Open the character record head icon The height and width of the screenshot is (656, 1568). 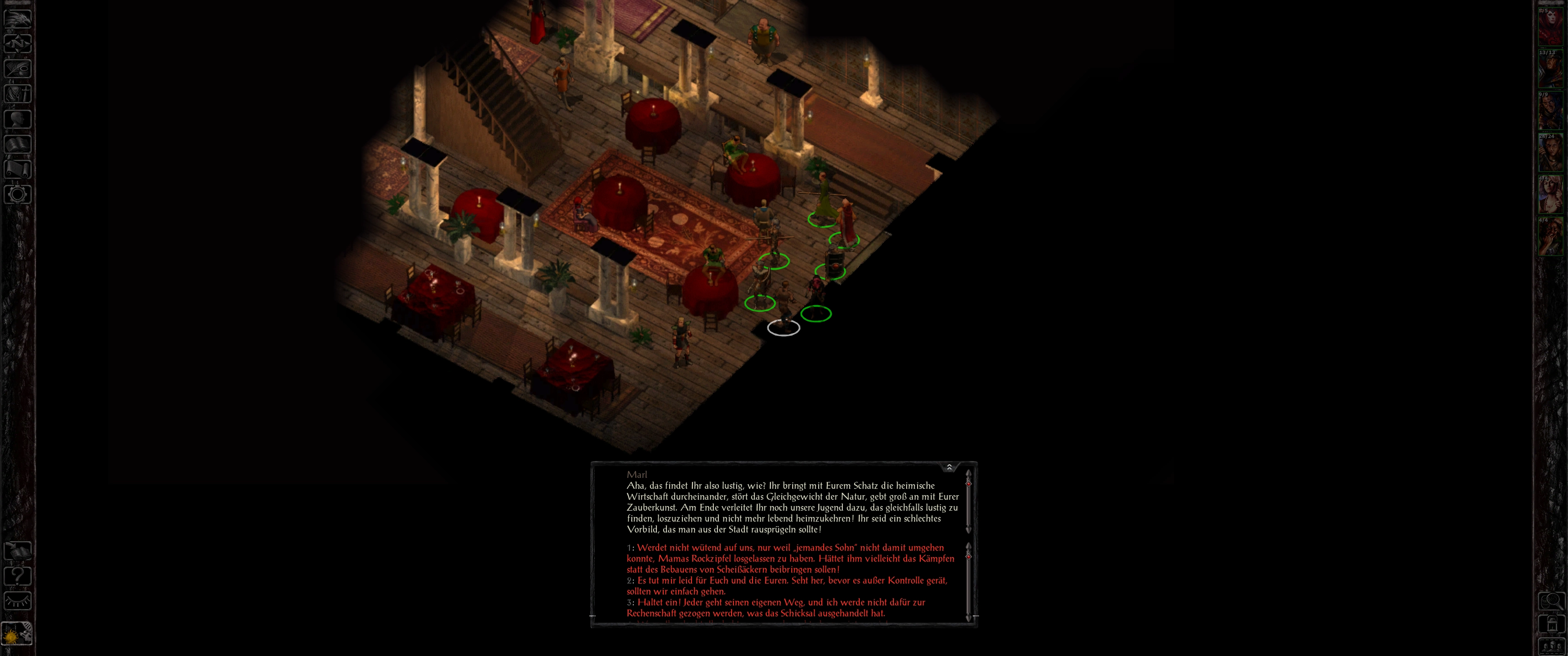click(x=17, y=118)
